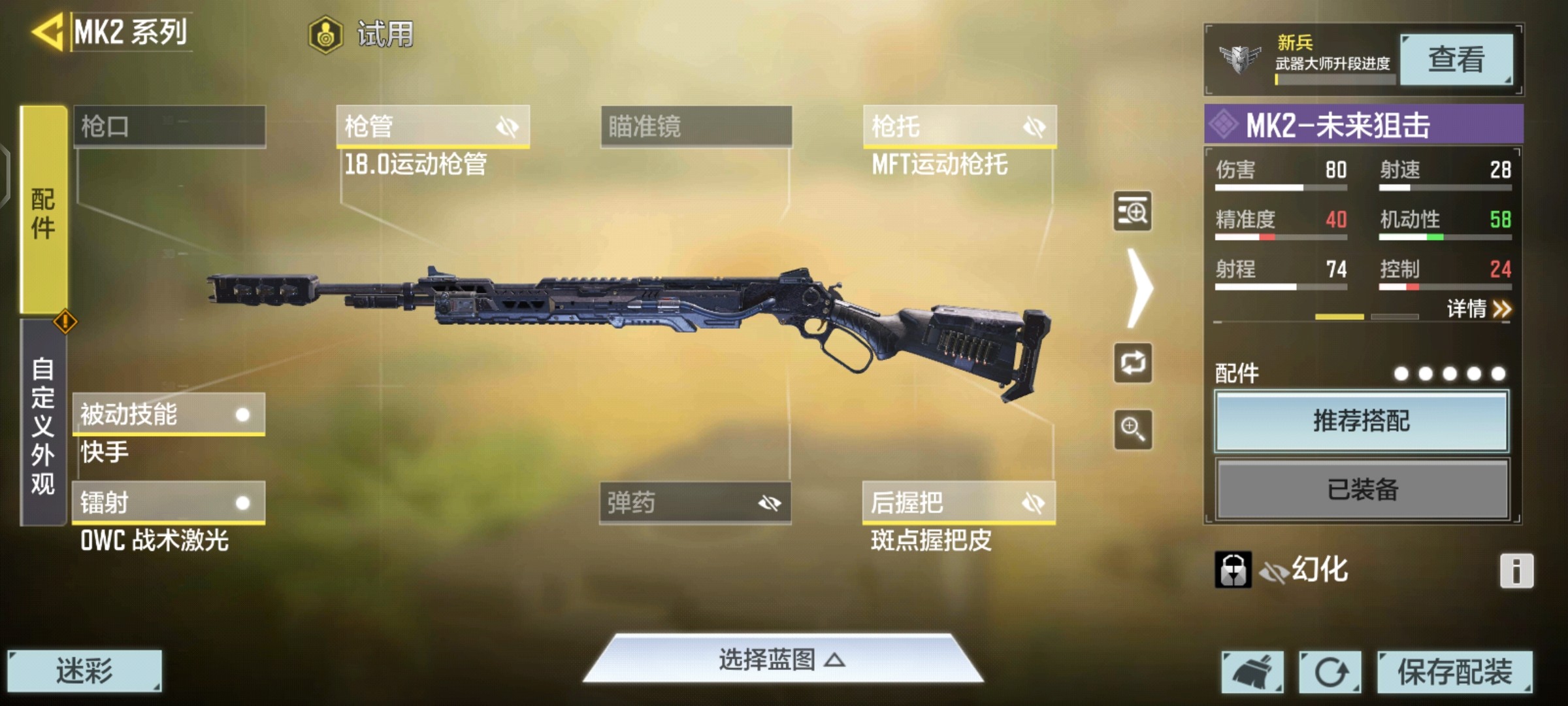Open the info icon beside 幻化
1568x706 pixels.
tap(1516, 571)
